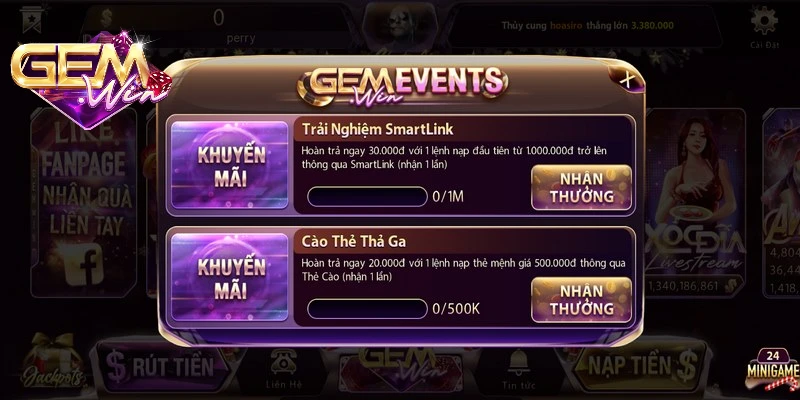The image size is (800, 400).
Task: Open the Rút Tiền withdrawal screen
Action: coord(162,366)
